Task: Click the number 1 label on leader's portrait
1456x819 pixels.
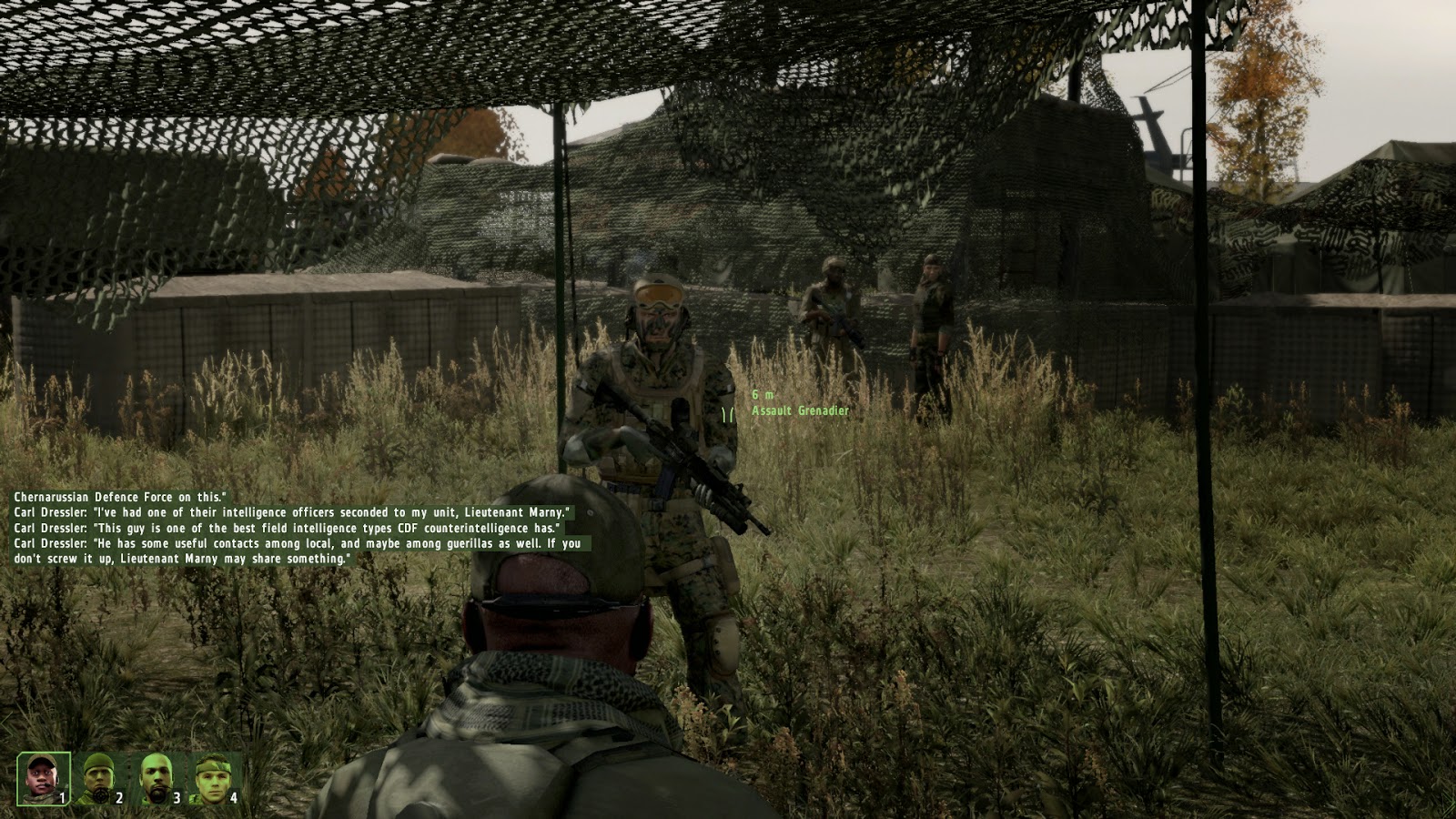Action: [x=62, y=797]
